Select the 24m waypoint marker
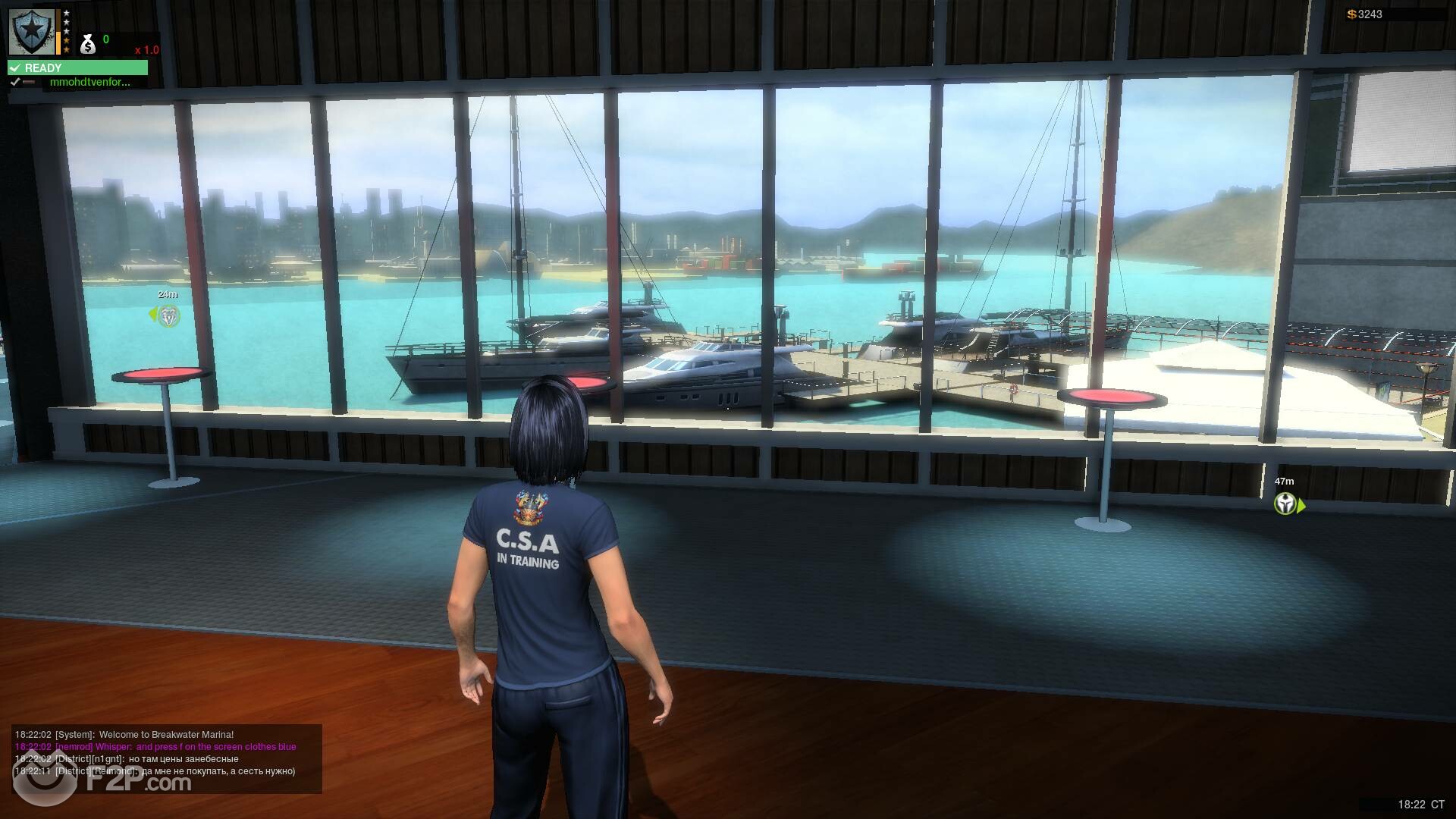1456x819 pixels. pos(168,315)
